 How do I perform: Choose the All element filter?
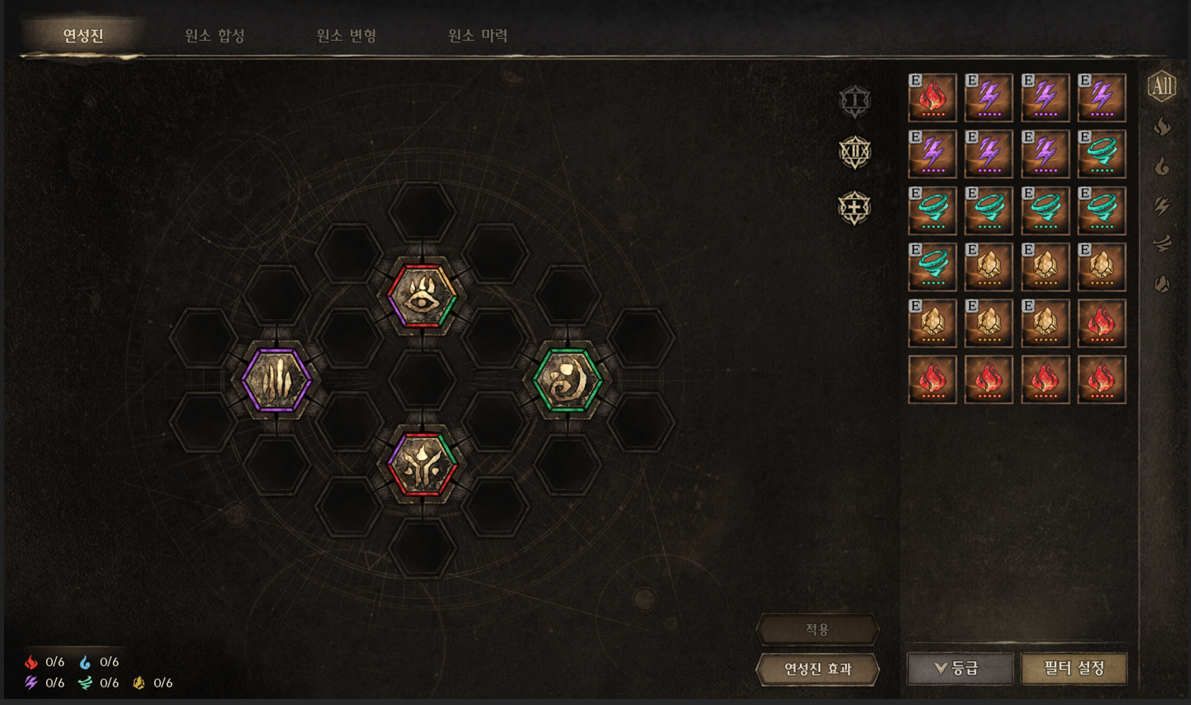click(1161, 87)
